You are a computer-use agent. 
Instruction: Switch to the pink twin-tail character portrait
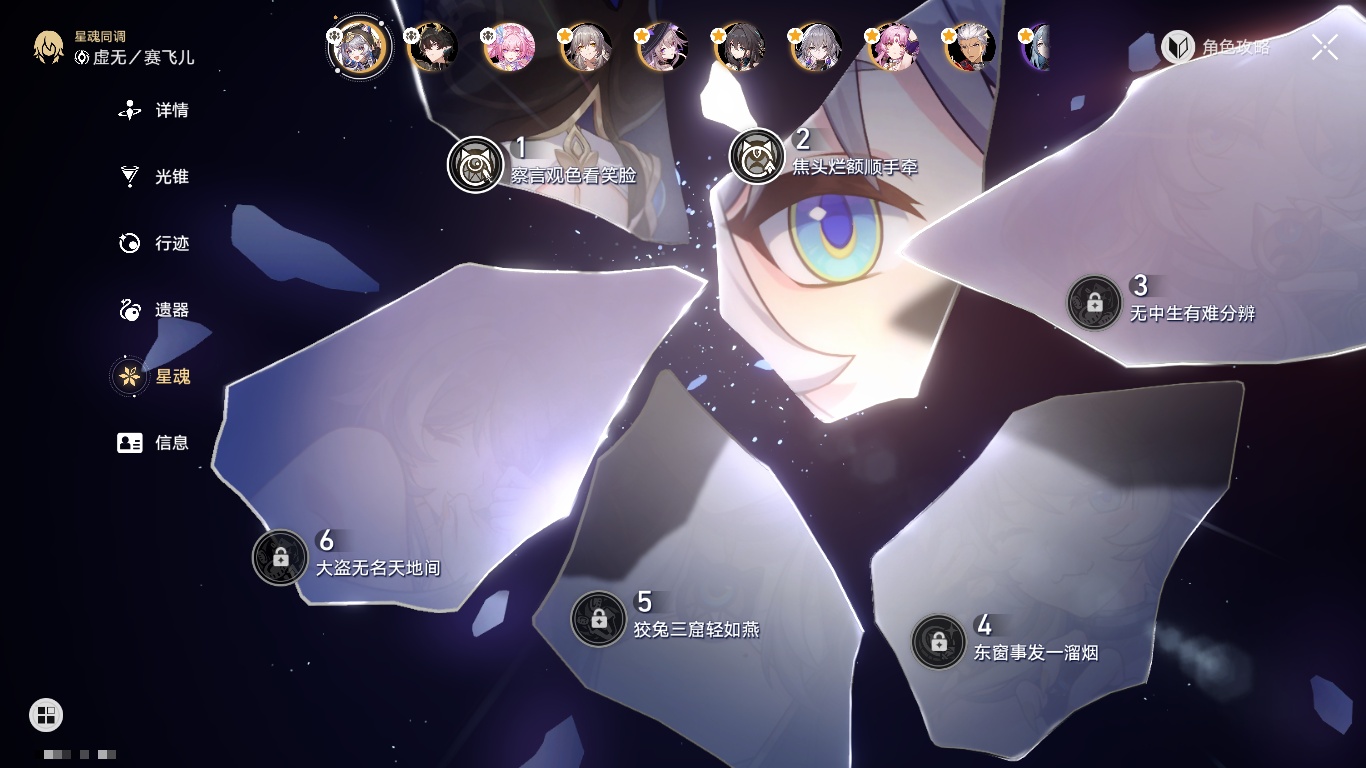509,47
